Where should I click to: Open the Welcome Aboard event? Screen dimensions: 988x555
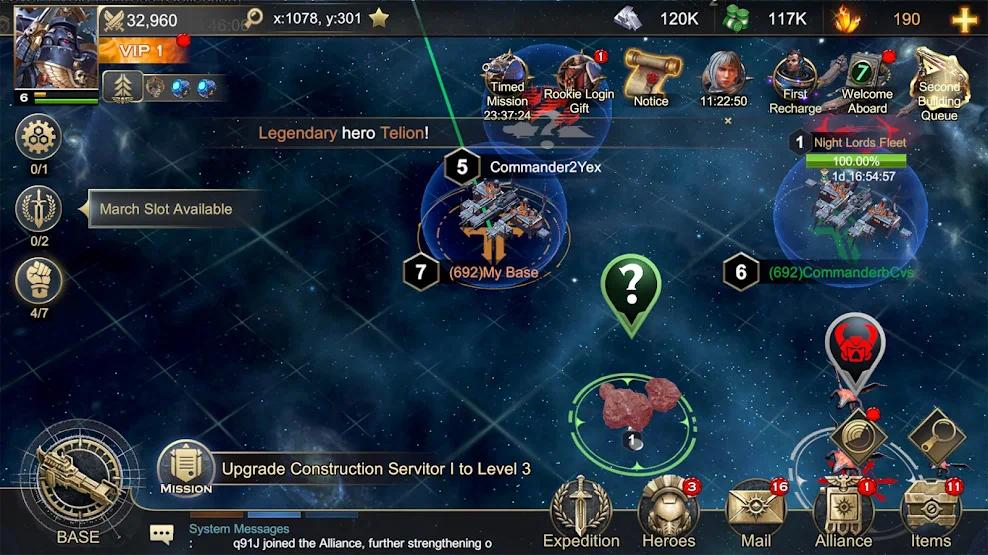[x=866, y=80]
